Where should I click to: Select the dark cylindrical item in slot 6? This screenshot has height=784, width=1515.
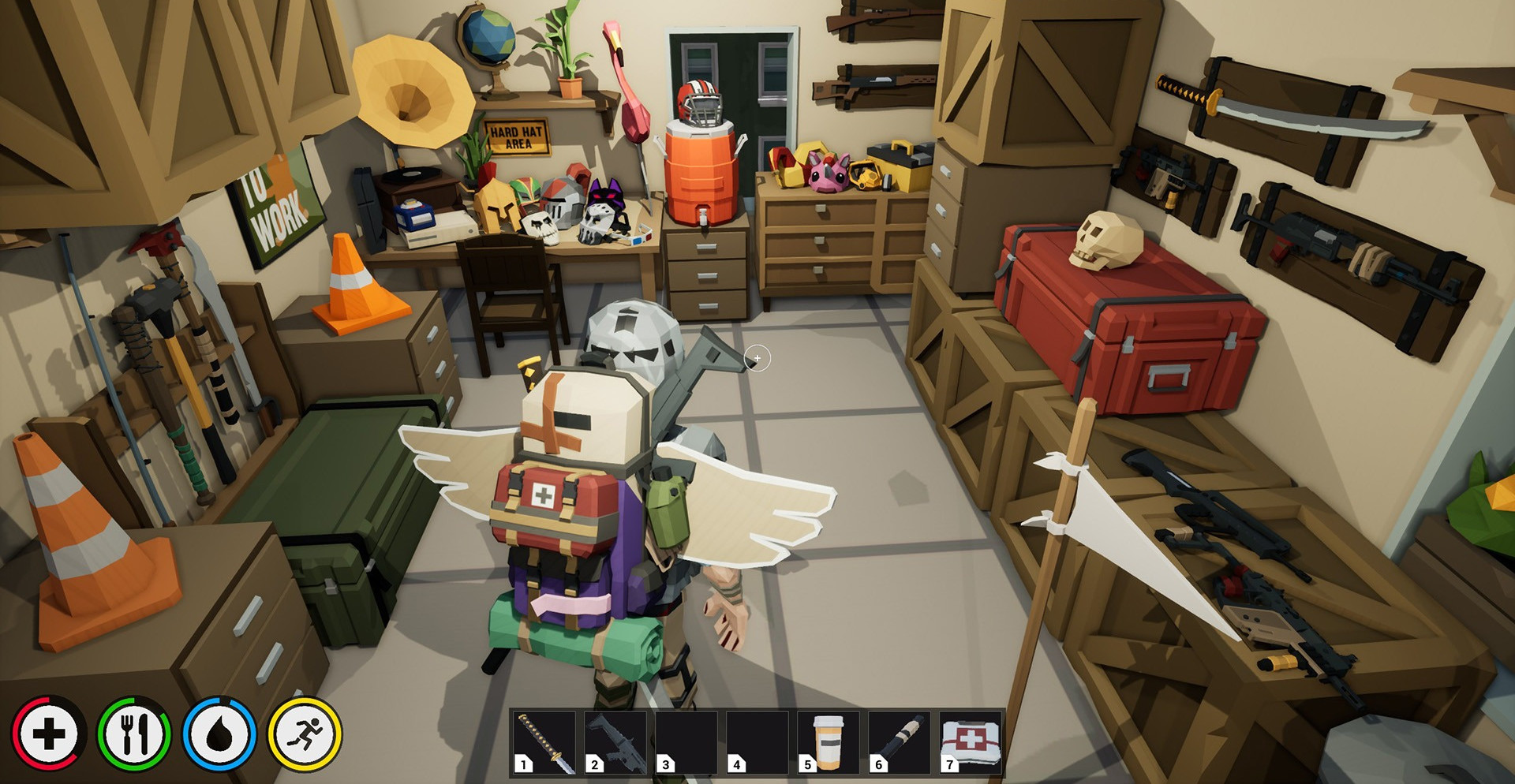(899, 742)
